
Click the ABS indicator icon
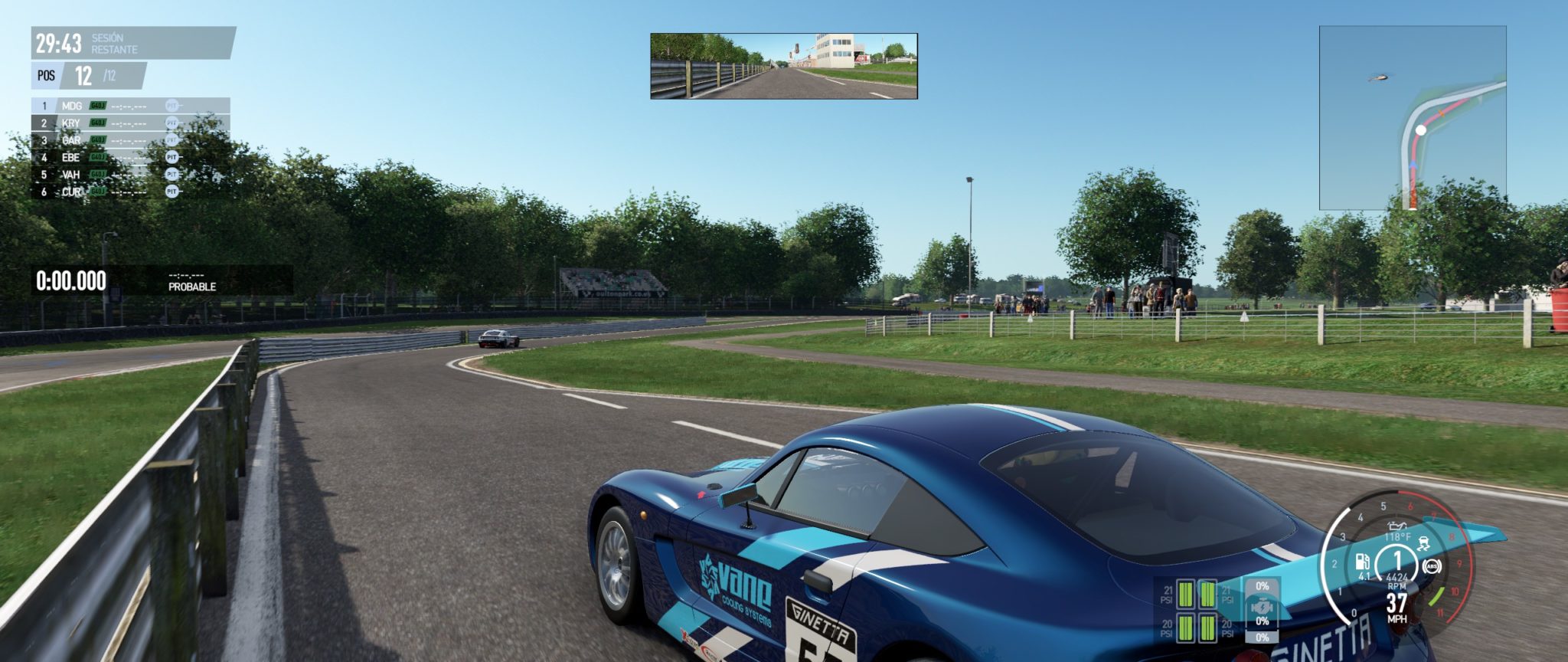(x=1431, y=567)
